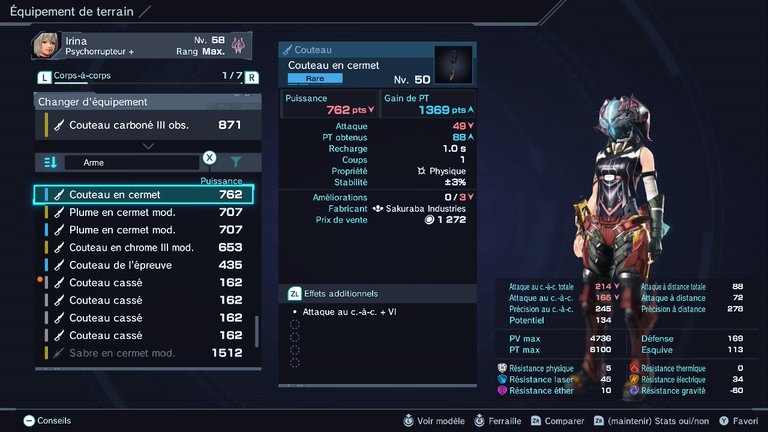Screen dimensions: 768x432
Task: Select Couteau de l'épreuve from the list
Action: (145, 265)
